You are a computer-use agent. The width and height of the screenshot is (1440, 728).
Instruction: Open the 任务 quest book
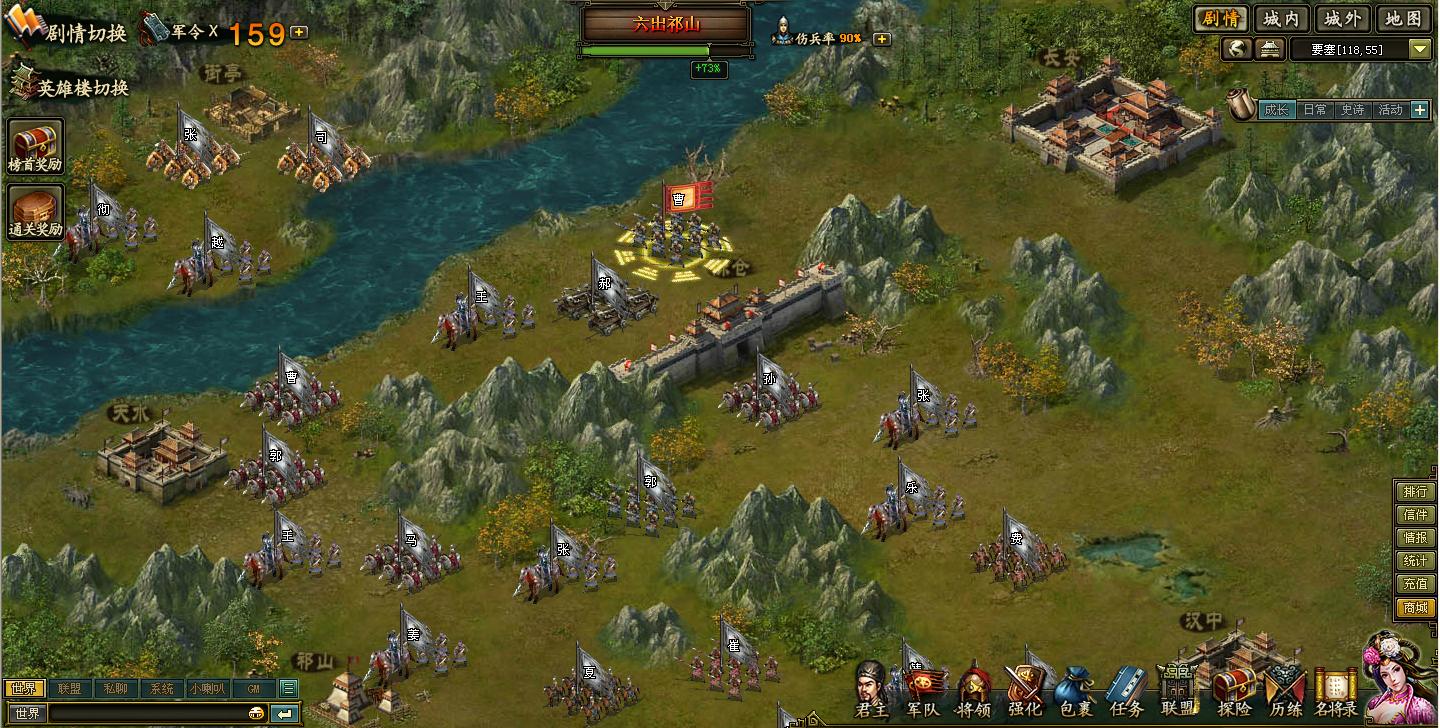(x=1126, y=690)
